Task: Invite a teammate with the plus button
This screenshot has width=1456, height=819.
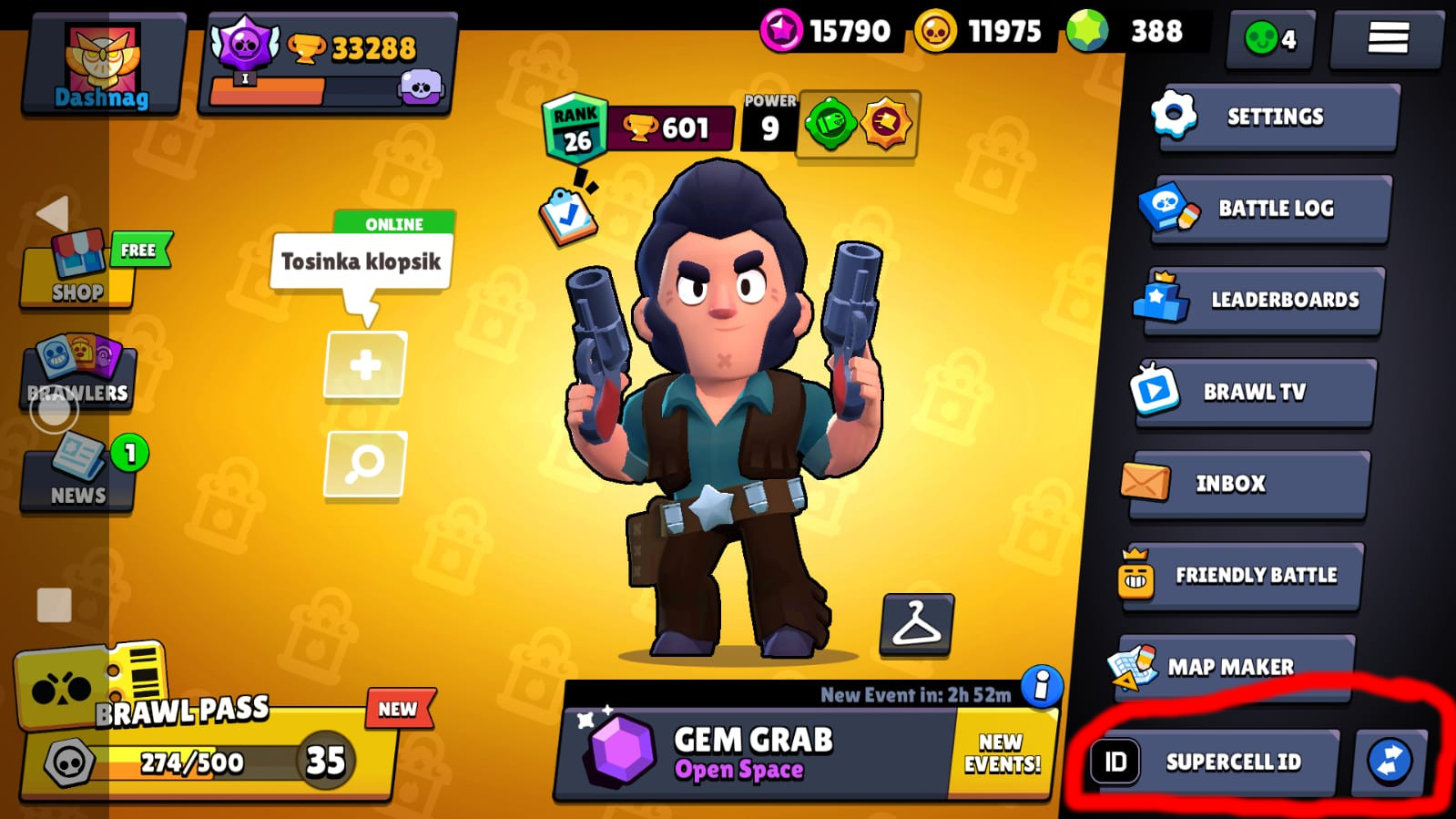Action: click(365, 365)
